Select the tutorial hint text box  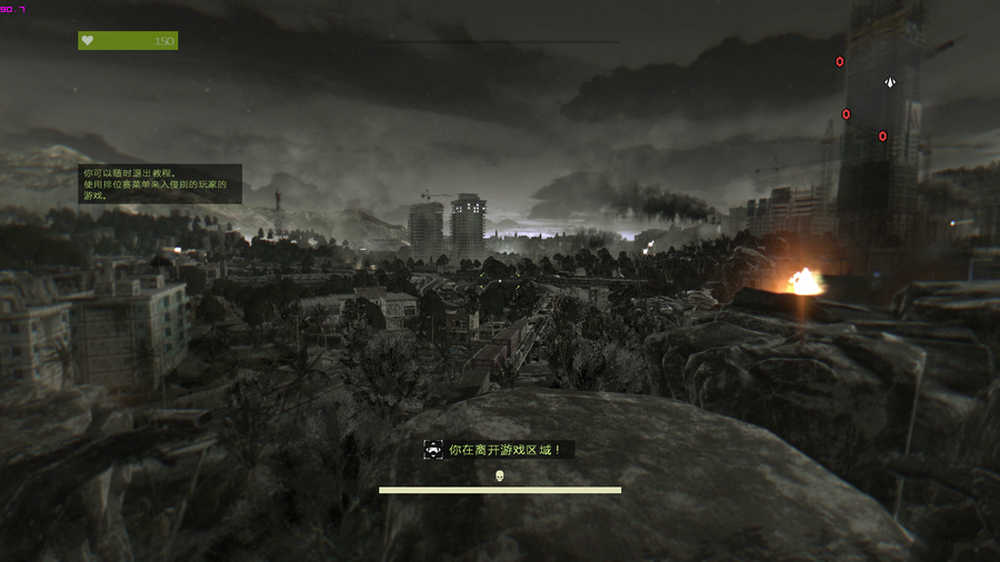point(160,184)
